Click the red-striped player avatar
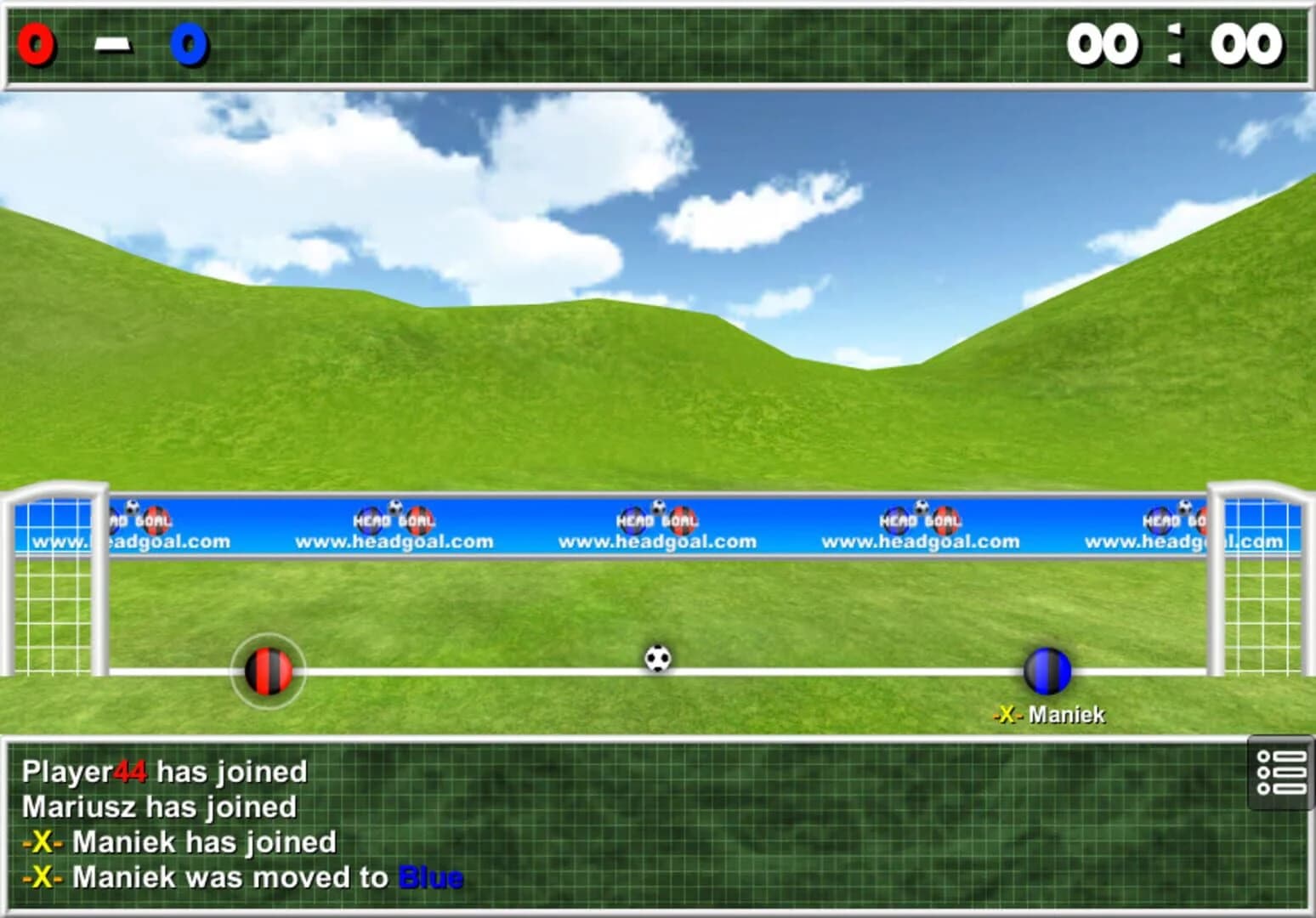The width and height of the screenshot is (1316, 918). coord(268,671)
